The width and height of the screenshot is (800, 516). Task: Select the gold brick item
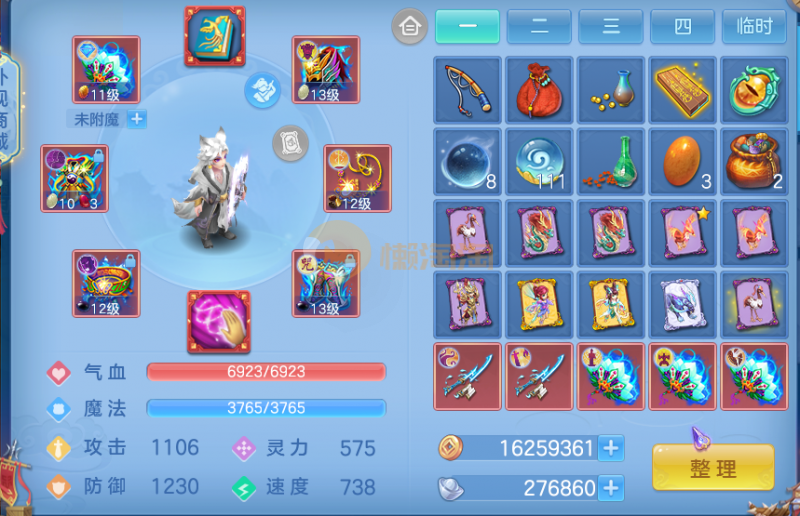[683, 90]
